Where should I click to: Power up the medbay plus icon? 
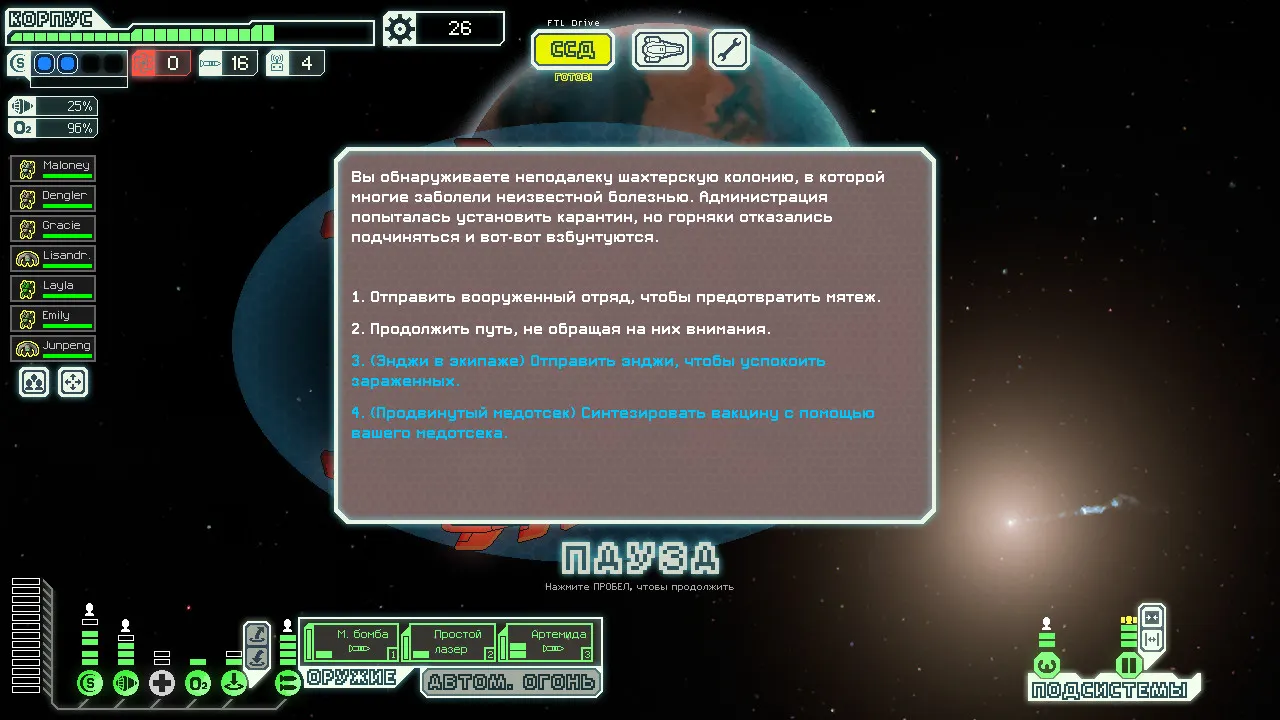coord(161,683)
